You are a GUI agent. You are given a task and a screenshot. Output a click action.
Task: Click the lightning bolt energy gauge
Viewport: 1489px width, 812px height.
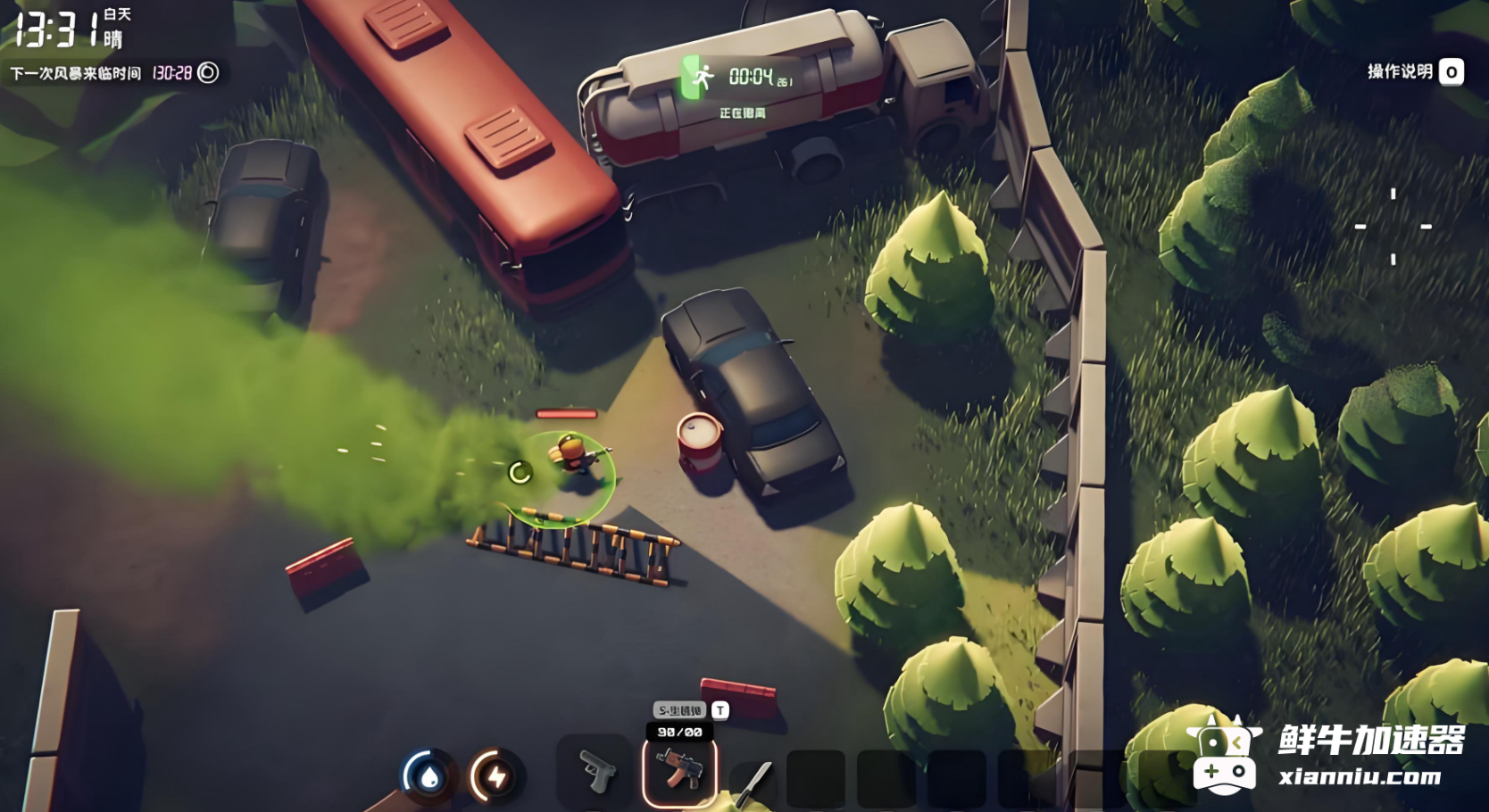pos(496,776)
